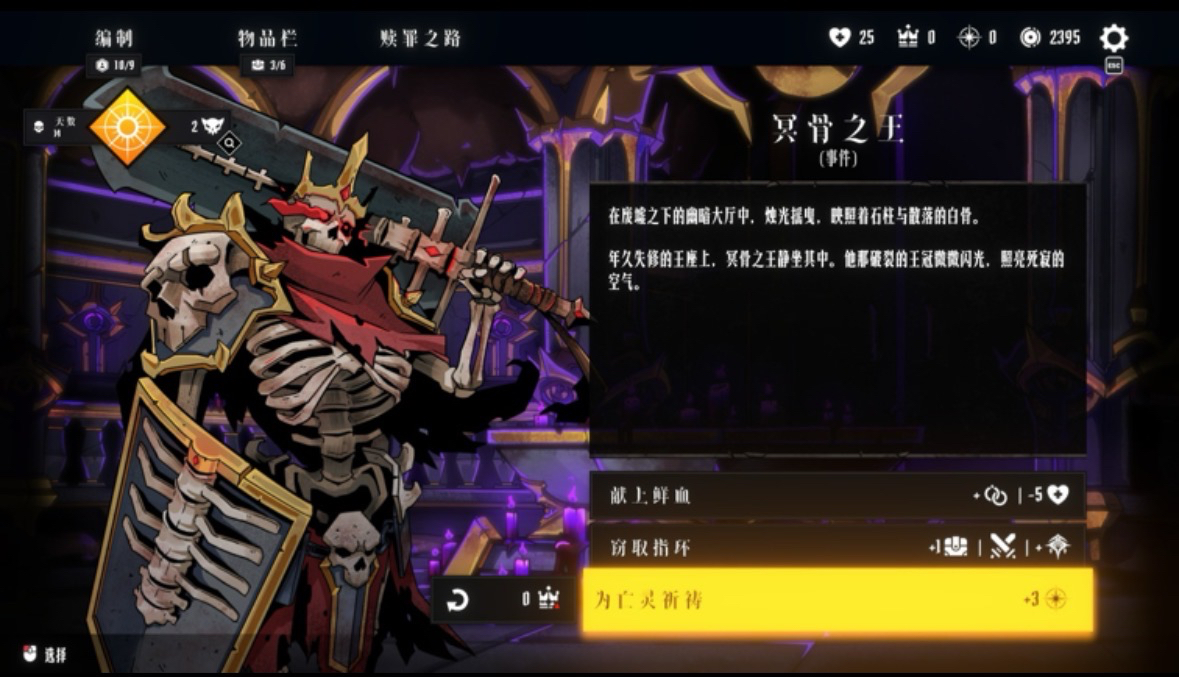
Task: Choose the 窃取指环 option
Action: (x=836, y=546)
